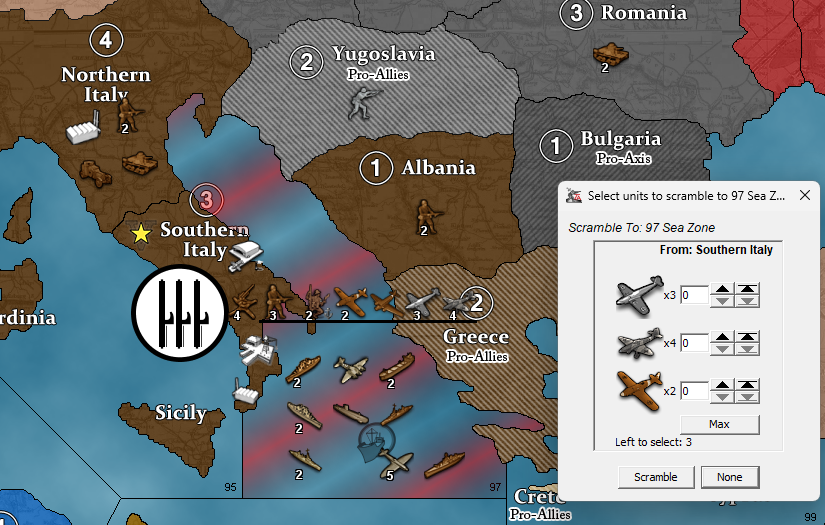The width and height of the screenshot is (825, 525).
Task: Click the Max button
Action: [x=719, y=424]
